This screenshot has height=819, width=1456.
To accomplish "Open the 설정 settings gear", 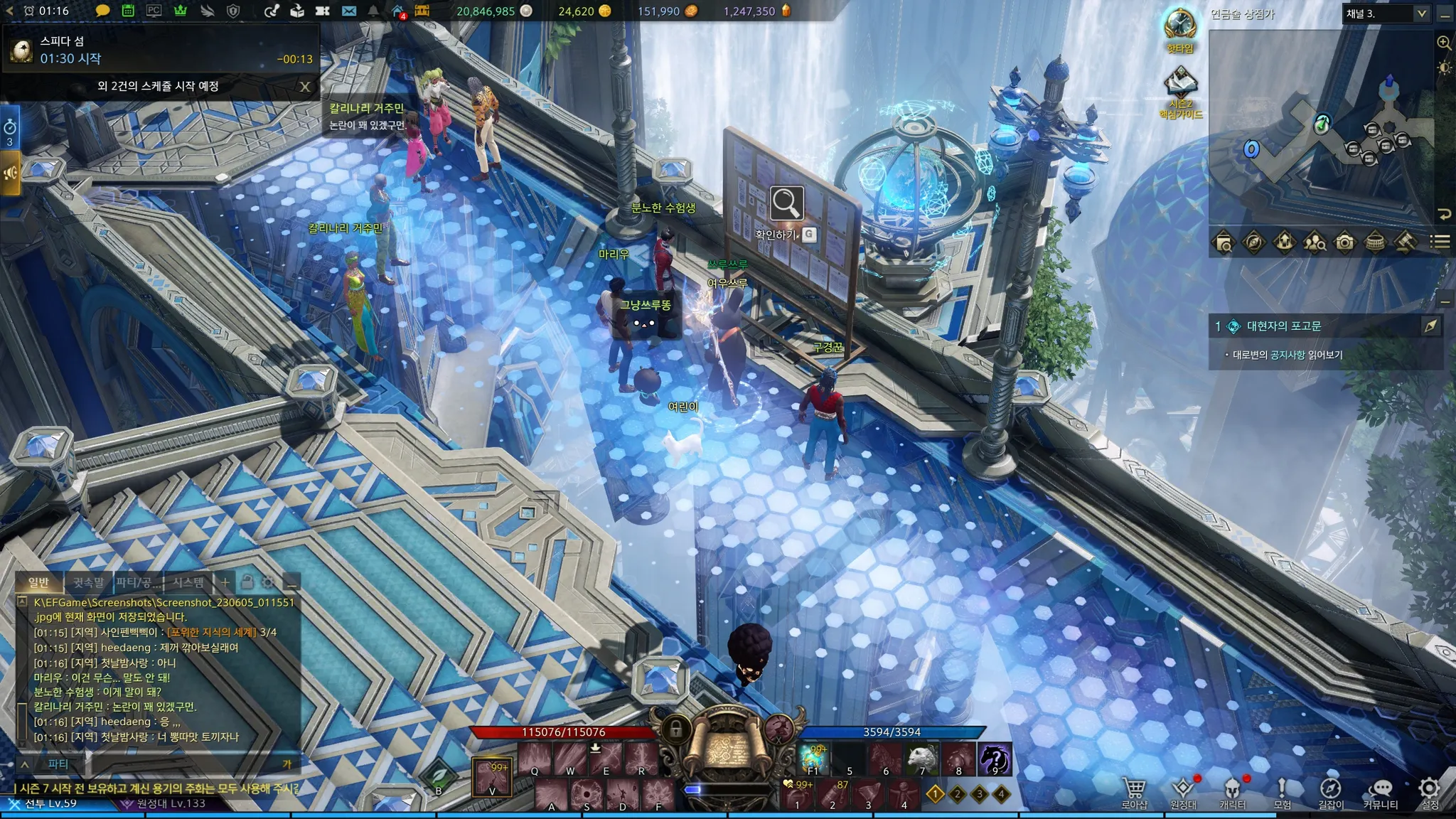I will [1429, 791].
